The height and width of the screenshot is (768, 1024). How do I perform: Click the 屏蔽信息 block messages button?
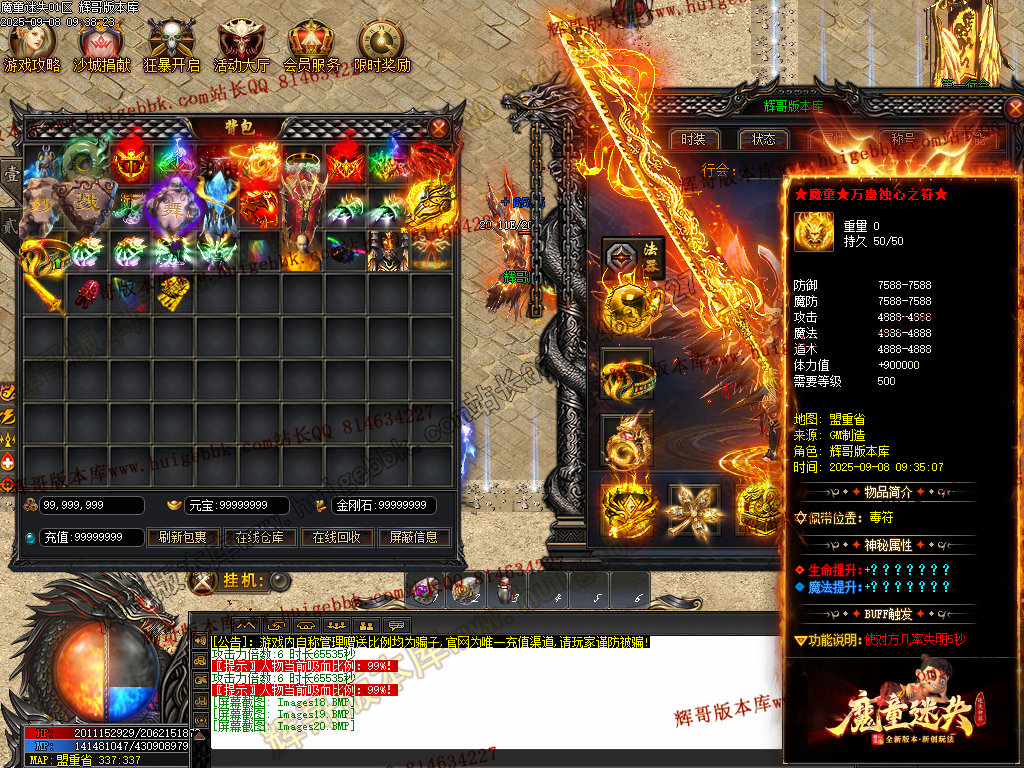coord(413,537)
